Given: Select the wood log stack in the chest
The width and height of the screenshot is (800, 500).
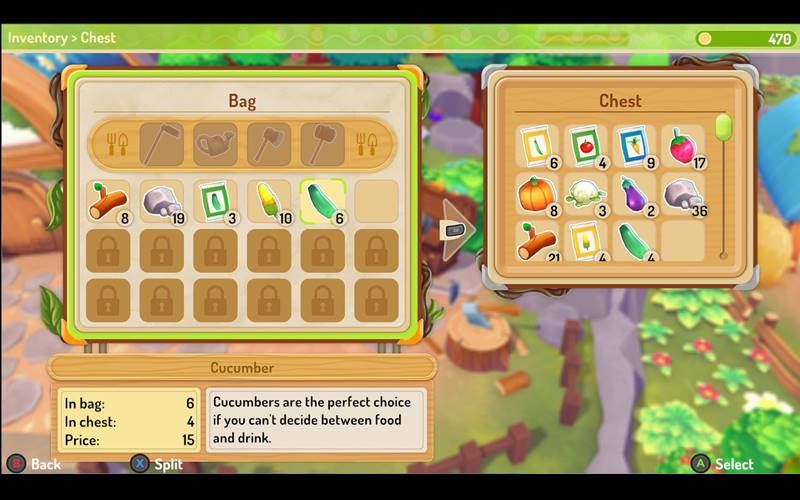Looking at the screenshot, I should tap(537, 241).
